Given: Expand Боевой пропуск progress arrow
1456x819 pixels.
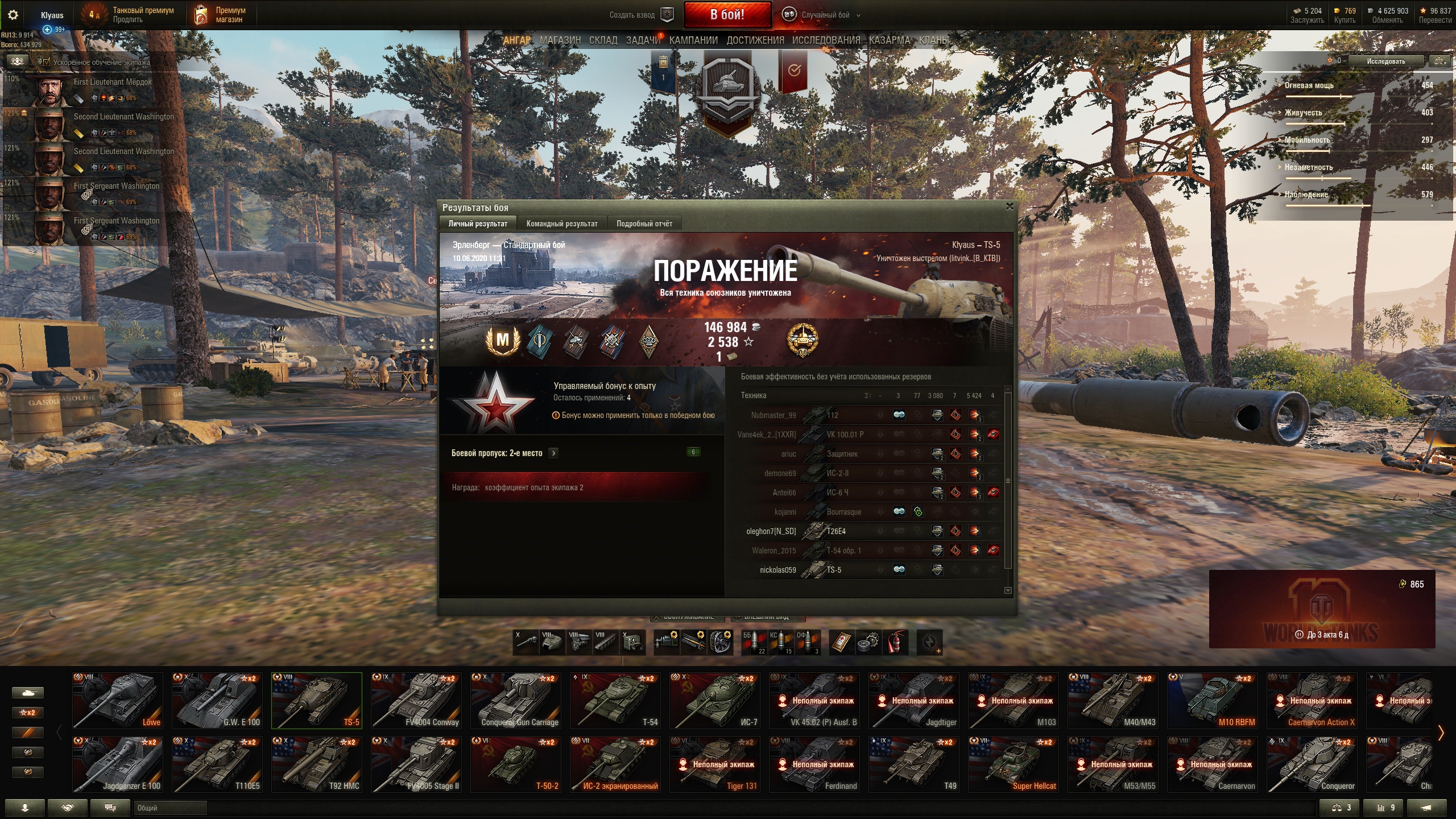Looking at the screenshot, I should pyautogui.click(x=553, y=453).
